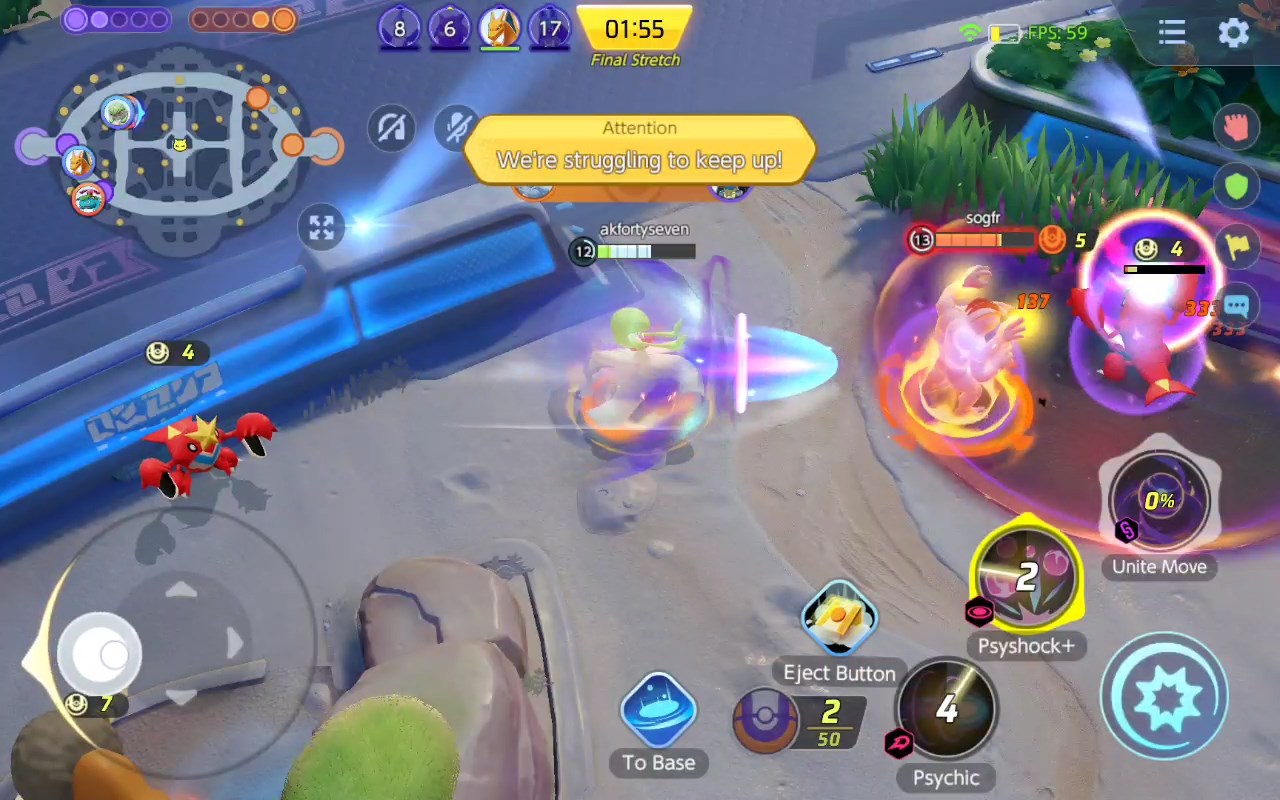Open the scoreboard list menu

coord(1172,33)
